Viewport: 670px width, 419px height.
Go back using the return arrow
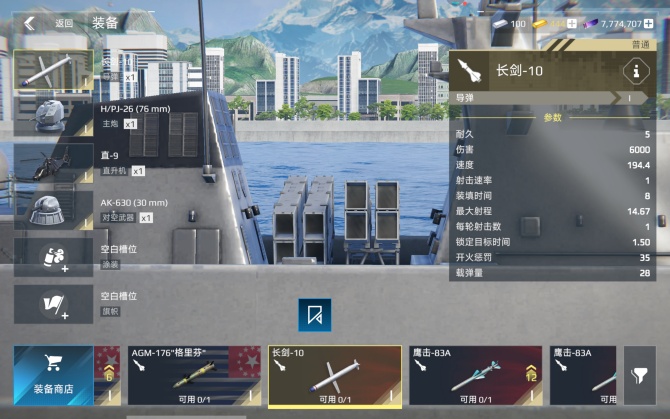[30, 23]
